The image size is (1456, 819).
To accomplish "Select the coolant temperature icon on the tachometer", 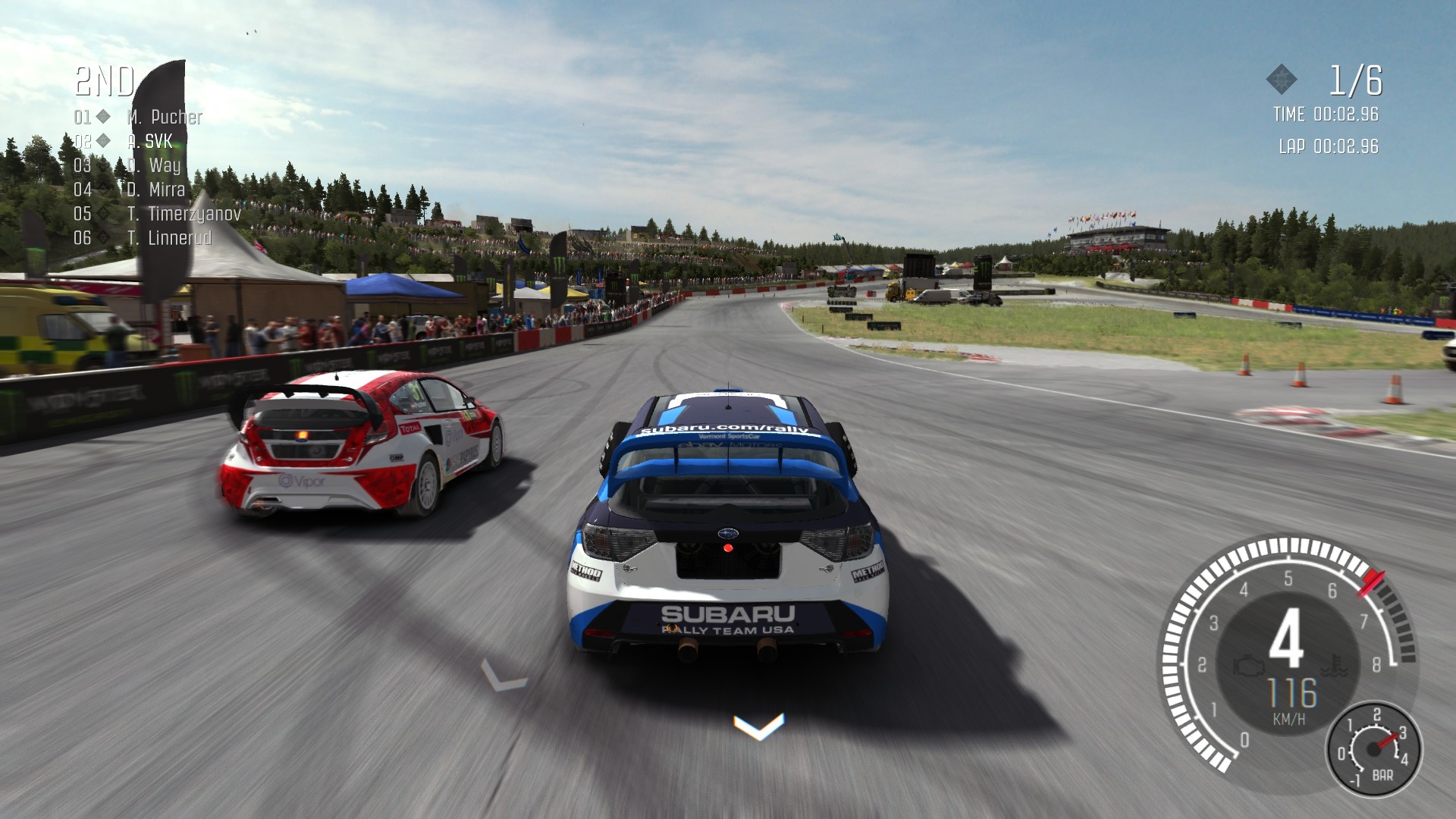I will (1333, 666).
